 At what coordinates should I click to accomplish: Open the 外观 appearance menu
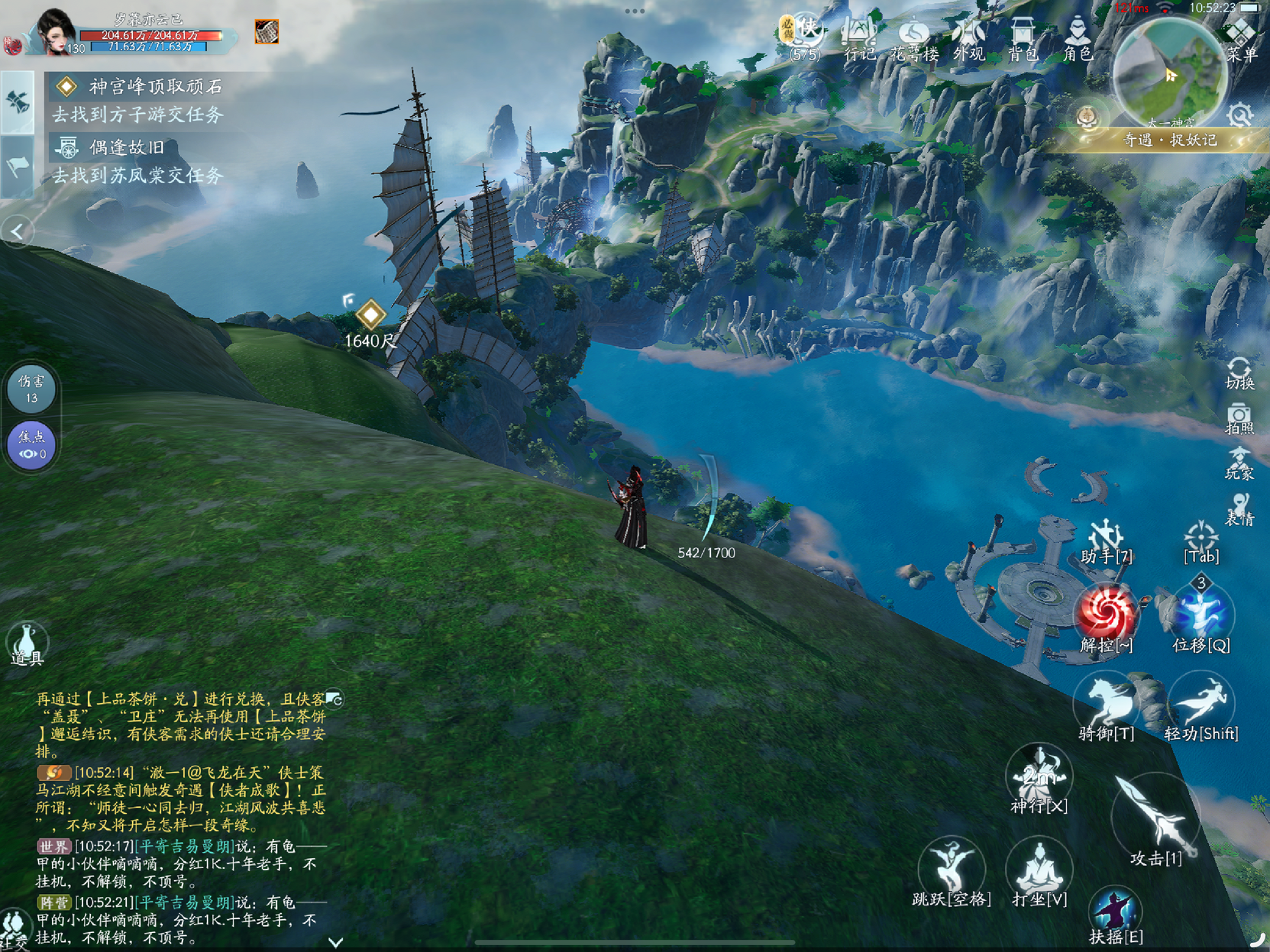[968, 38]
